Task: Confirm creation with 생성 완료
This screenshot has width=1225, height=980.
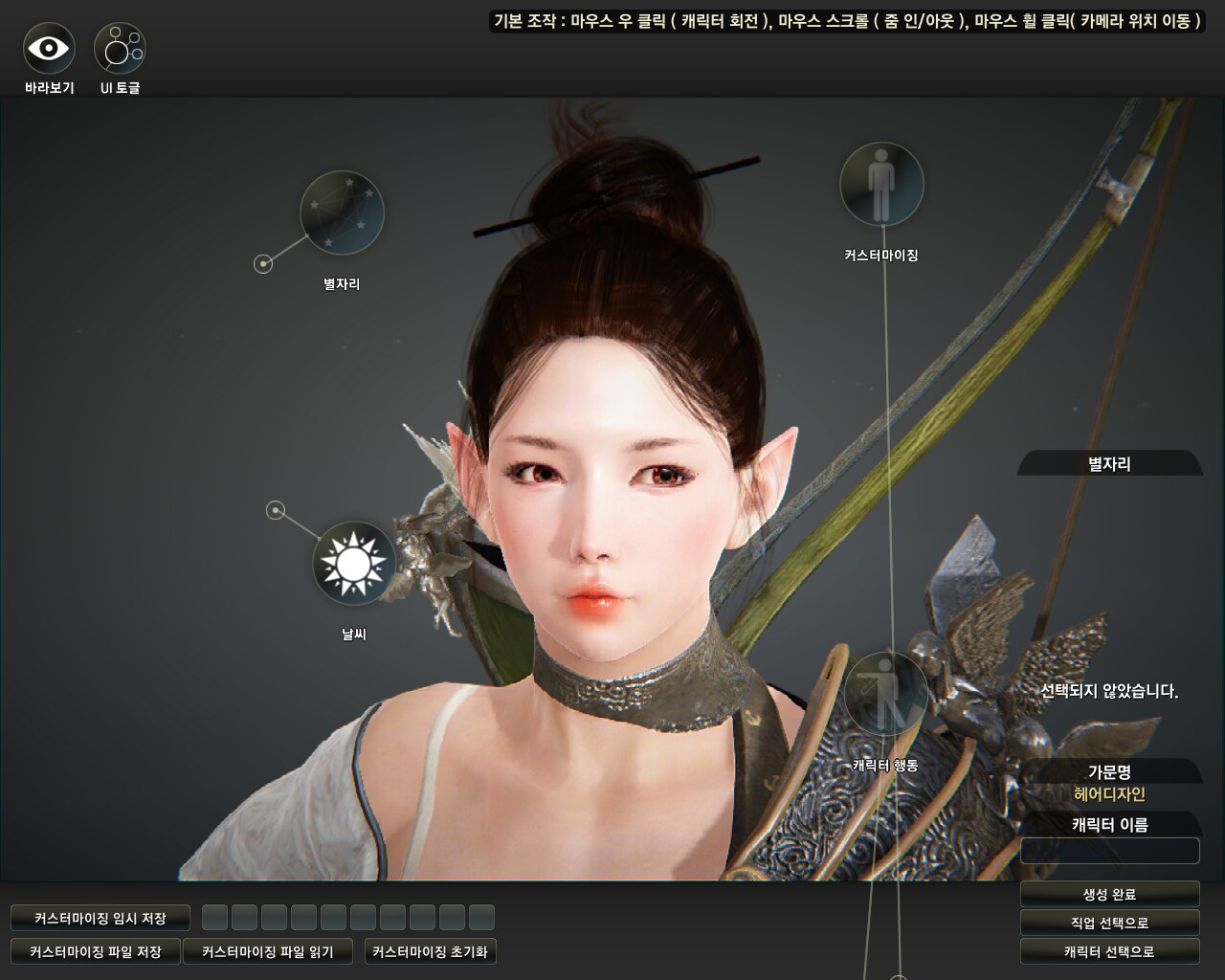Action: (x=1109, y=894)
